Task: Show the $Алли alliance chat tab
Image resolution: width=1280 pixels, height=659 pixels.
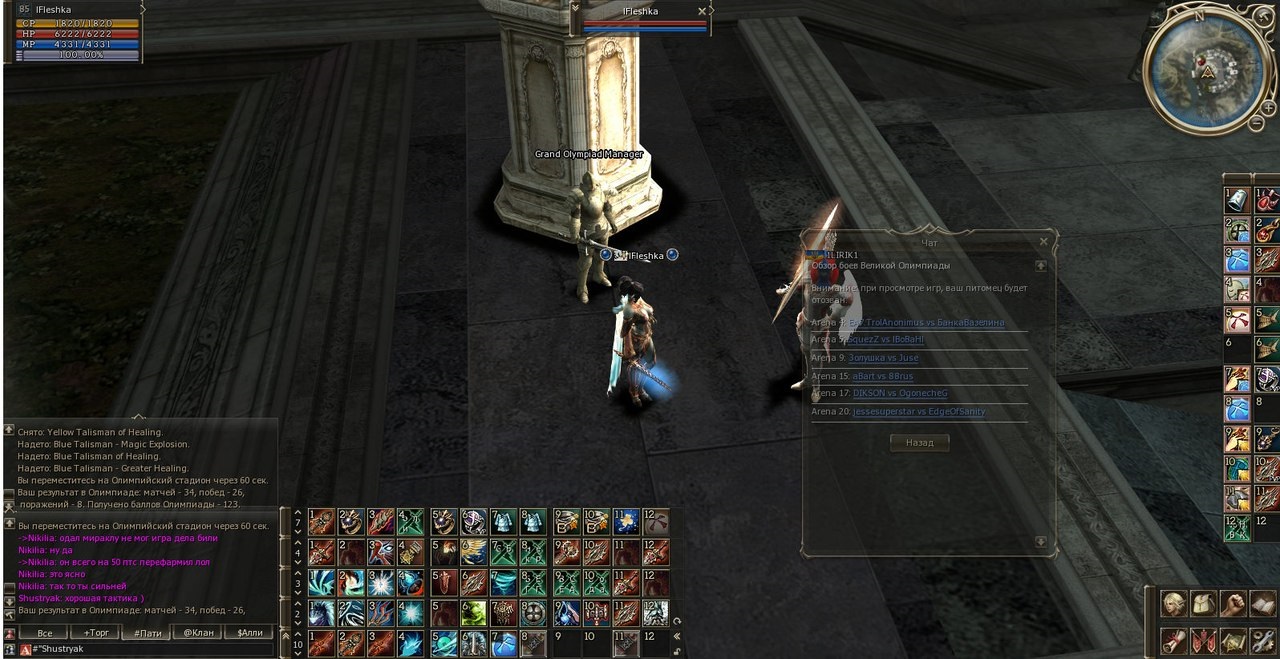Action: pyautogui.click(x=249, y=633)
